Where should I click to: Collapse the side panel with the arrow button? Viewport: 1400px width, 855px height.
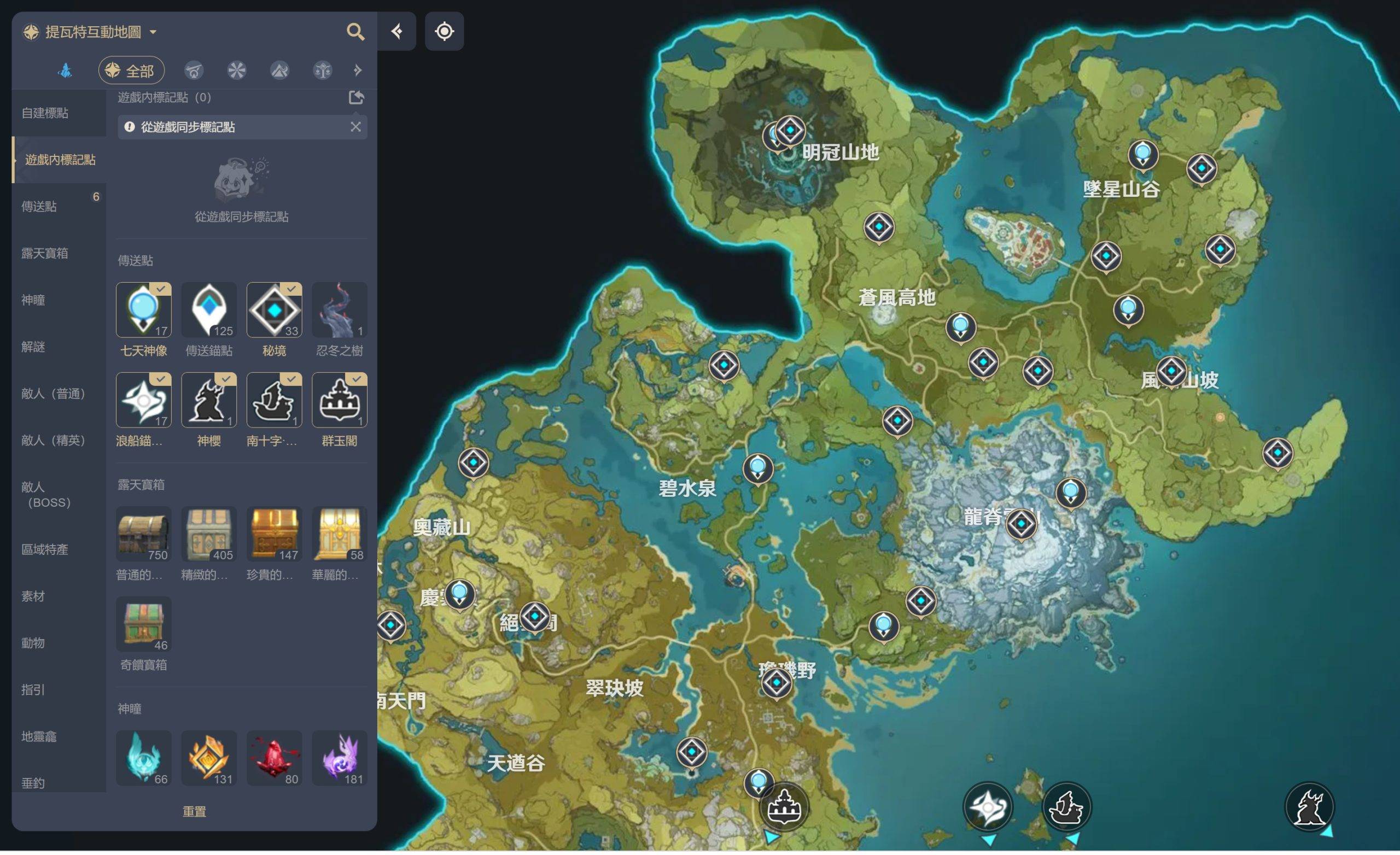[x=396, y=31]
